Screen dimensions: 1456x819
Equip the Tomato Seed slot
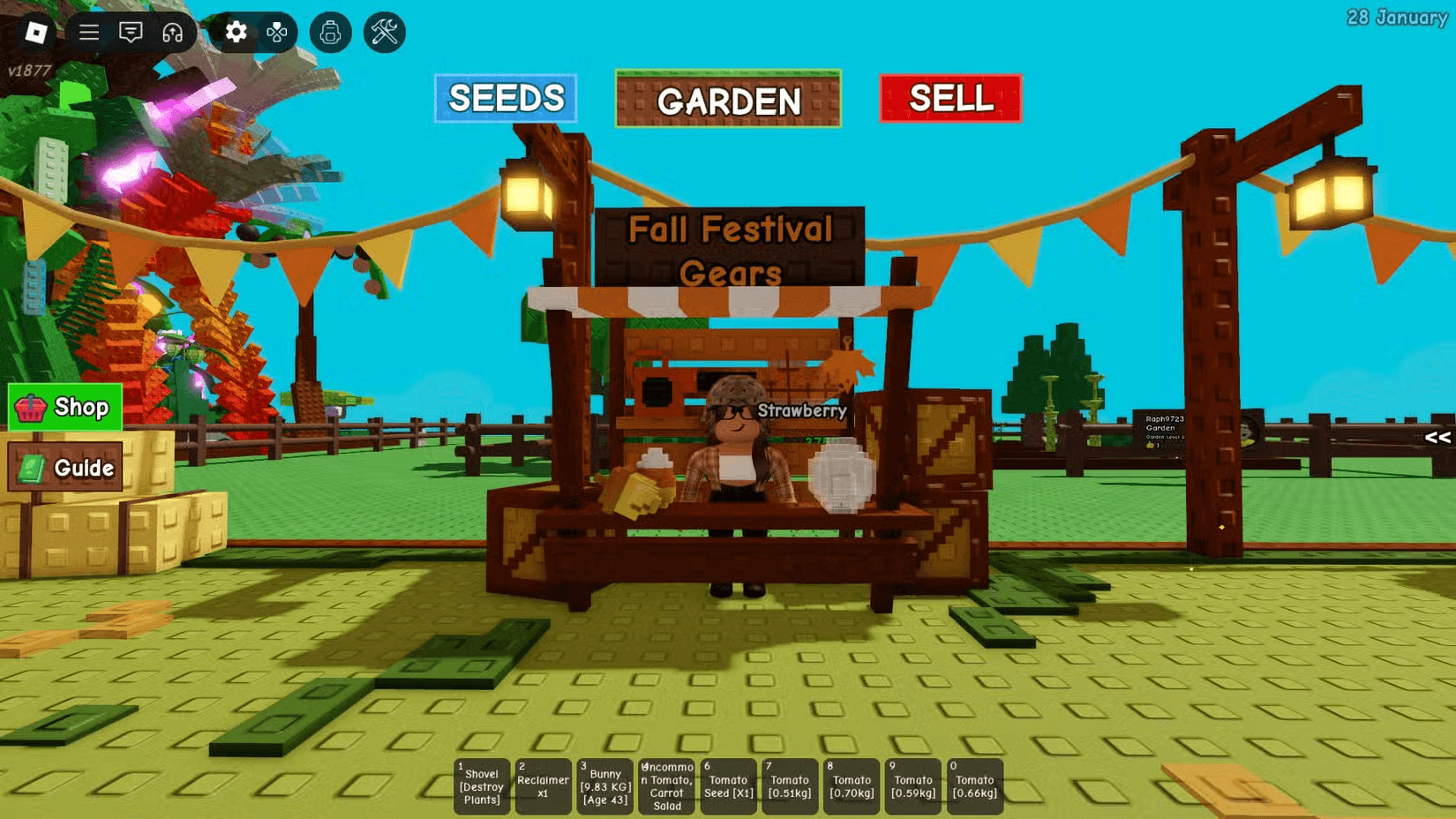[x=729, y=786]
